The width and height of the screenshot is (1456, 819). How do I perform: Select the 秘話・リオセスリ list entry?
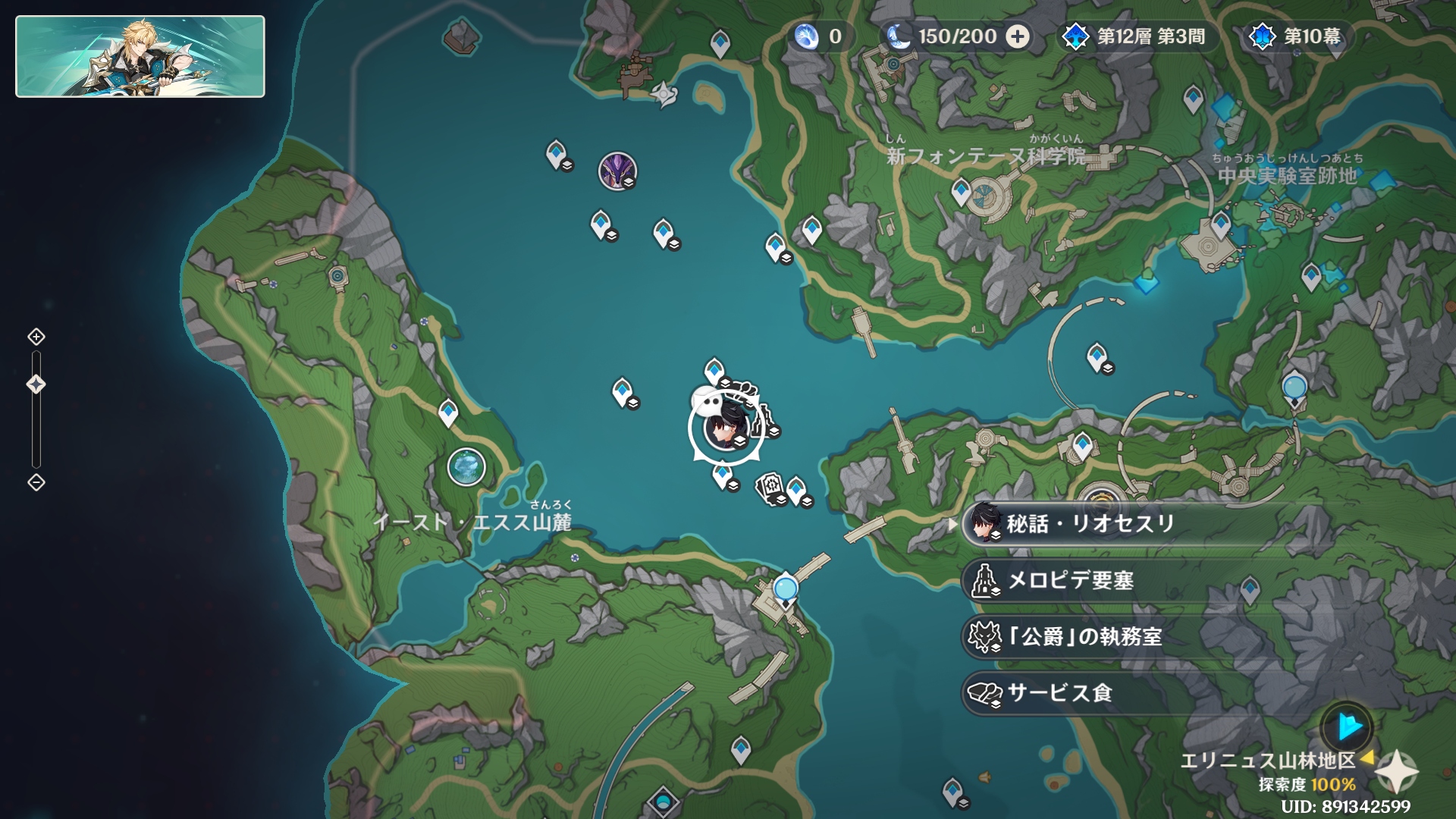[1089, 524]
